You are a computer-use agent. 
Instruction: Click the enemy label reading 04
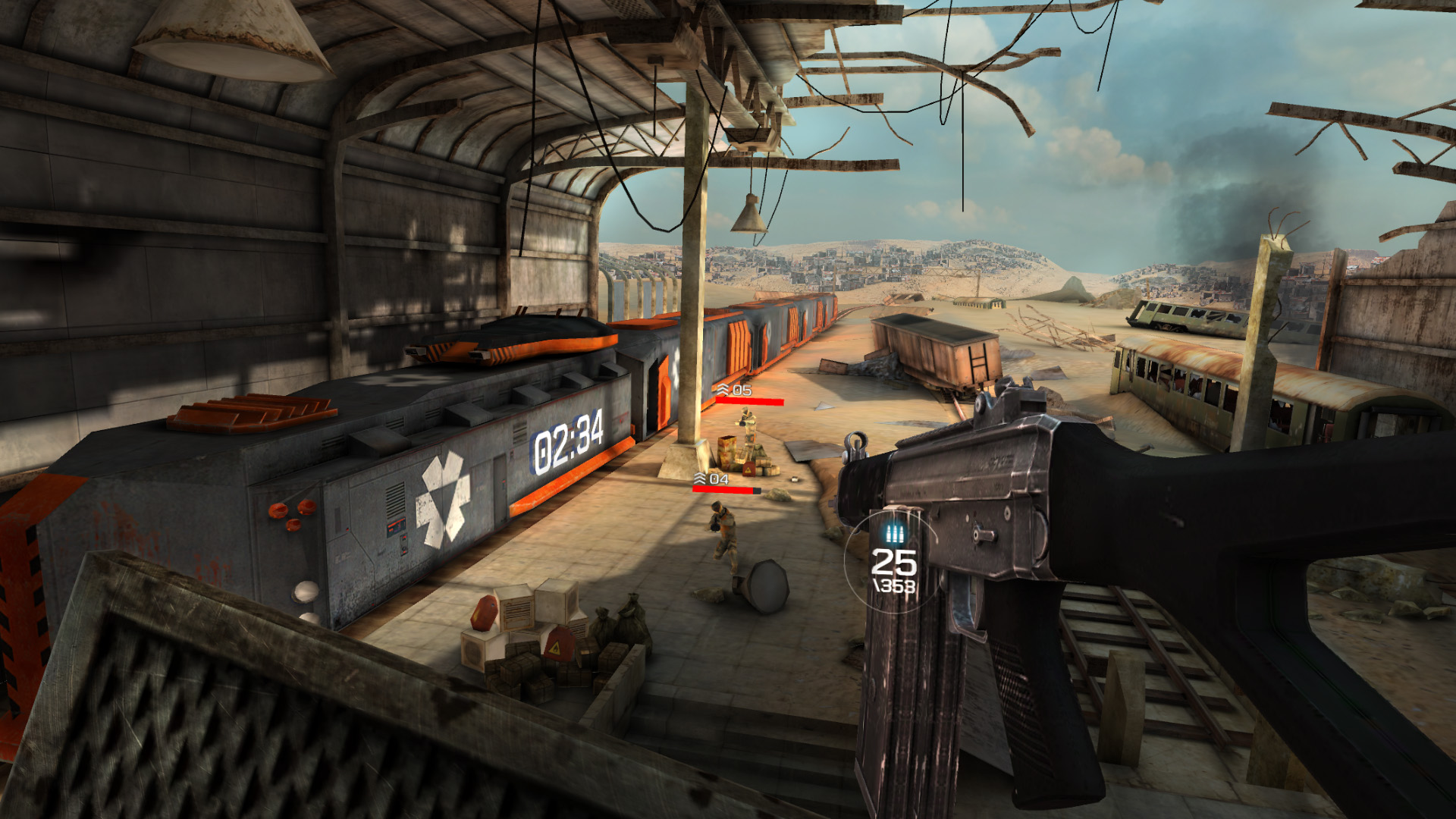718,479
